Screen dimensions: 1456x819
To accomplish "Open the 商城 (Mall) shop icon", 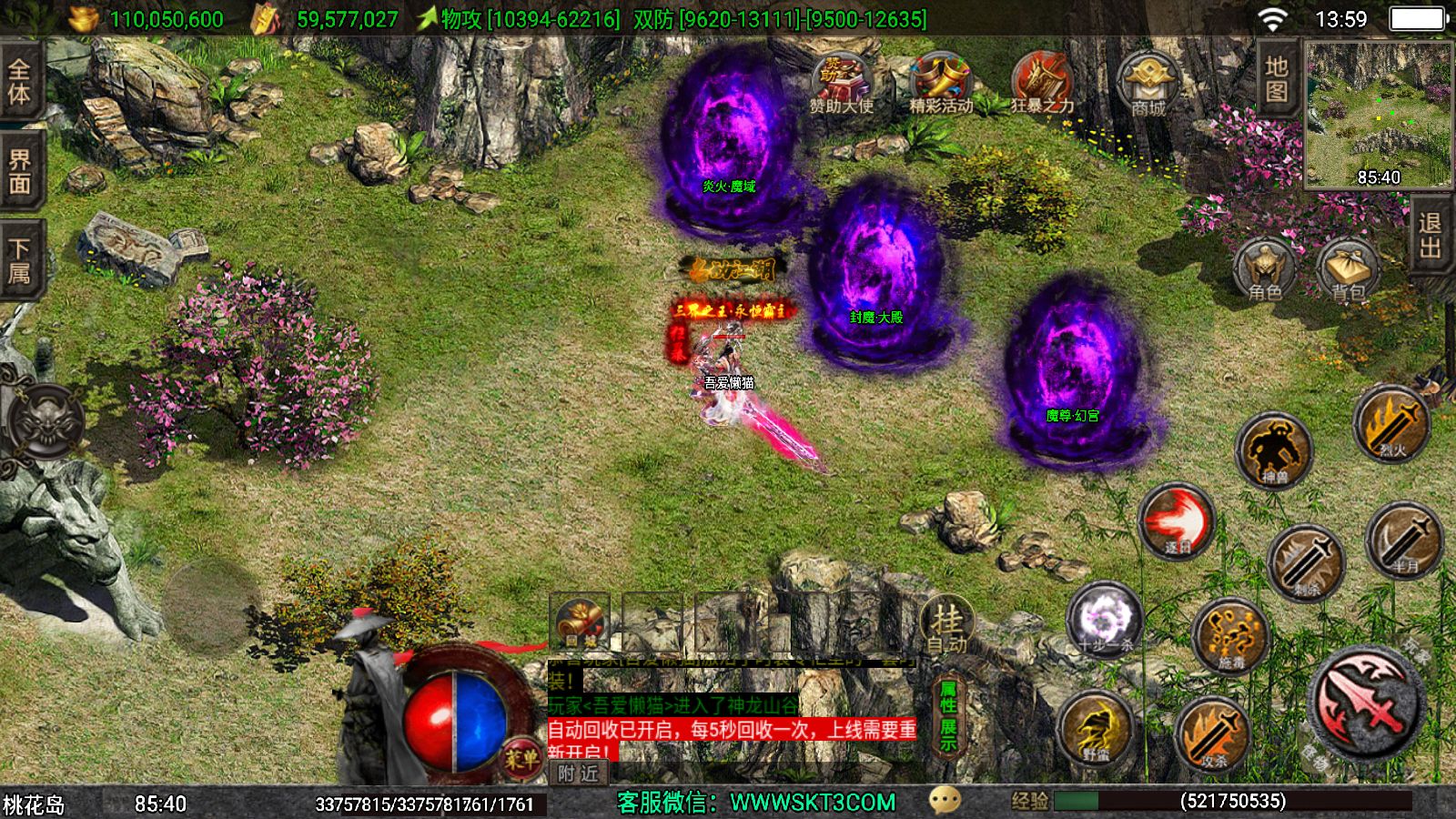I will point(1150,82).
